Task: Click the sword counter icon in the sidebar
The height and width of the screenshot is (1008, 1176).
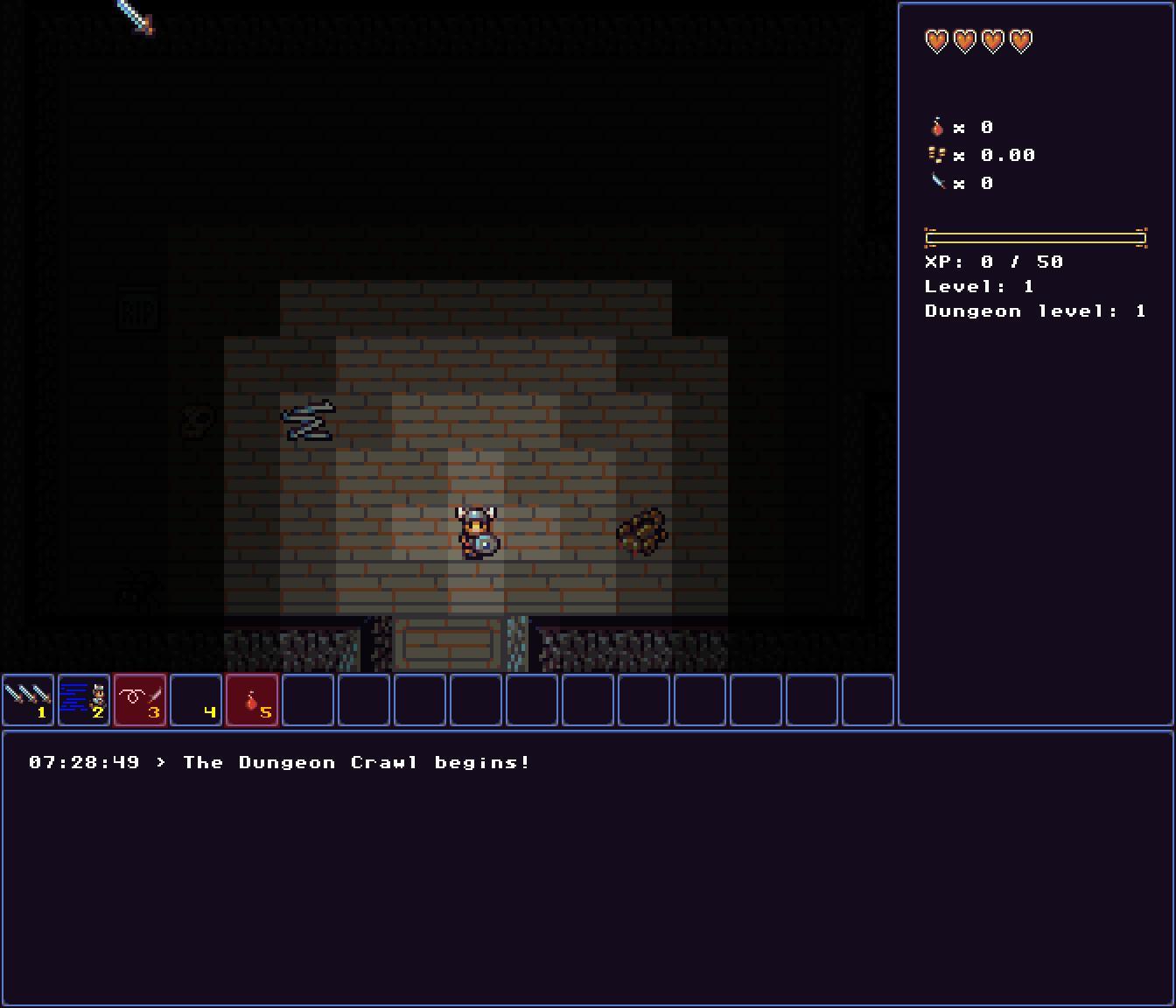Action: pyautogui.click(x=938, y=183)
